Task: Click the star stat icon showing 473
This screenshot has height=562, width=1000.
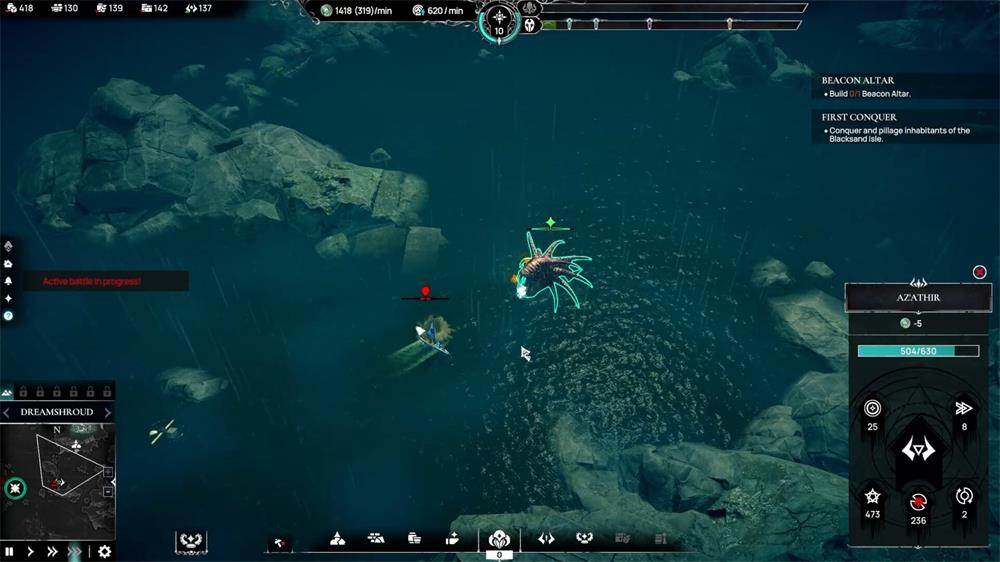Action: tap(872, 497)
